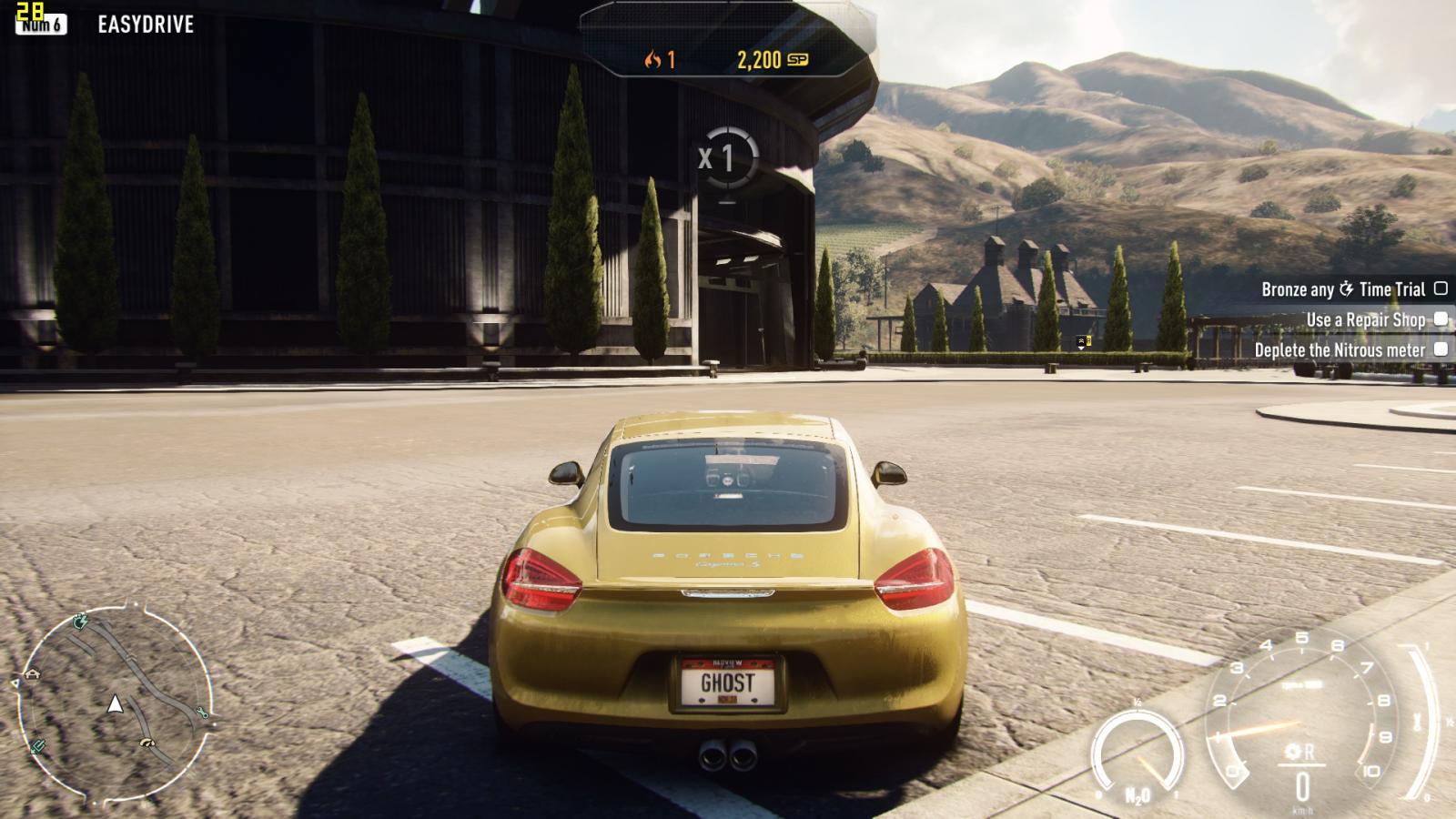Screen dimensions: 1456x819
Task: Click the stopwatch event marker on minimap
Action: pos(80,622)
